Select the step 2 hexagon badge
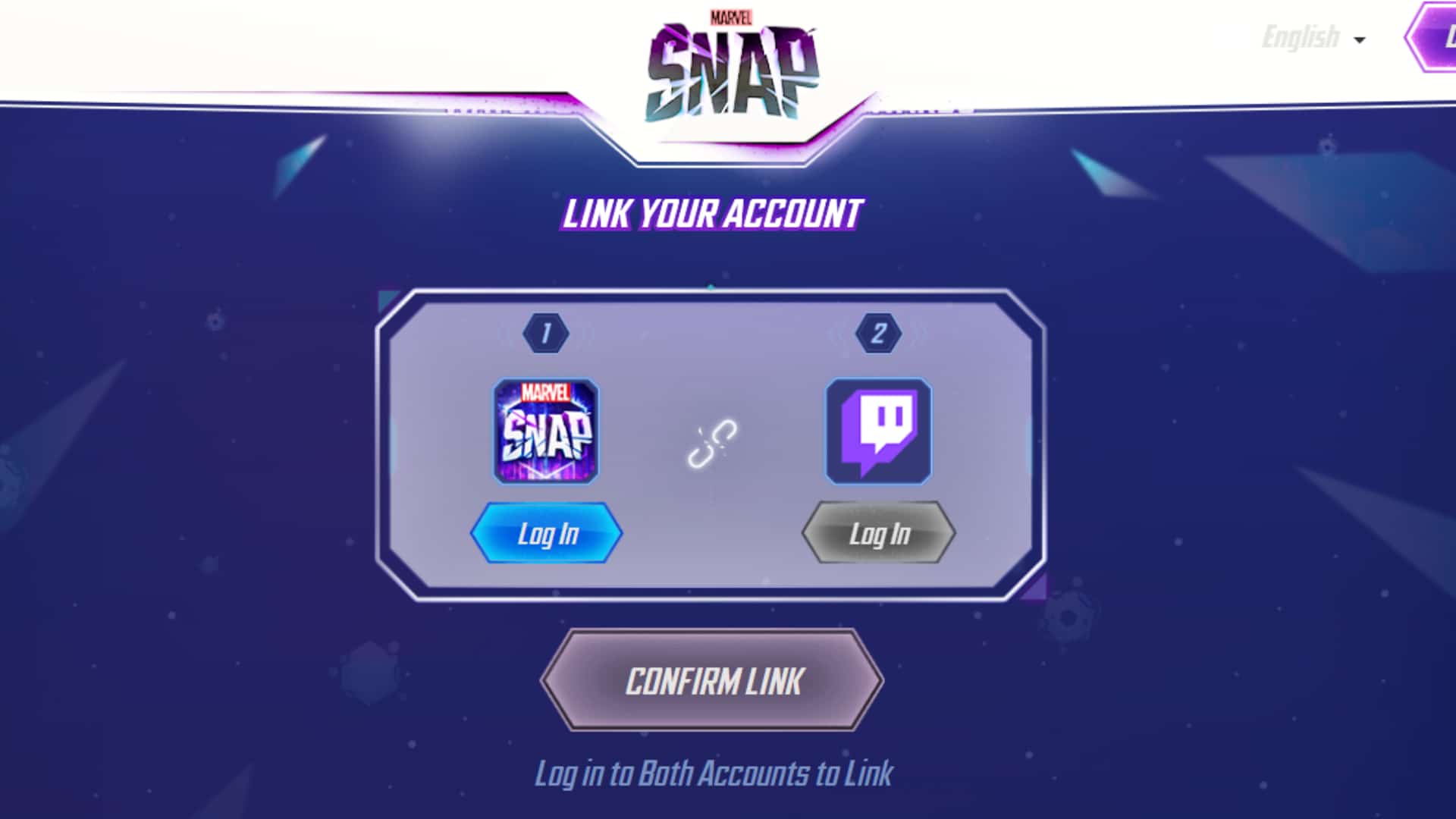The image size is (1456, 819). pyautogui.click(x=880, y=333)
